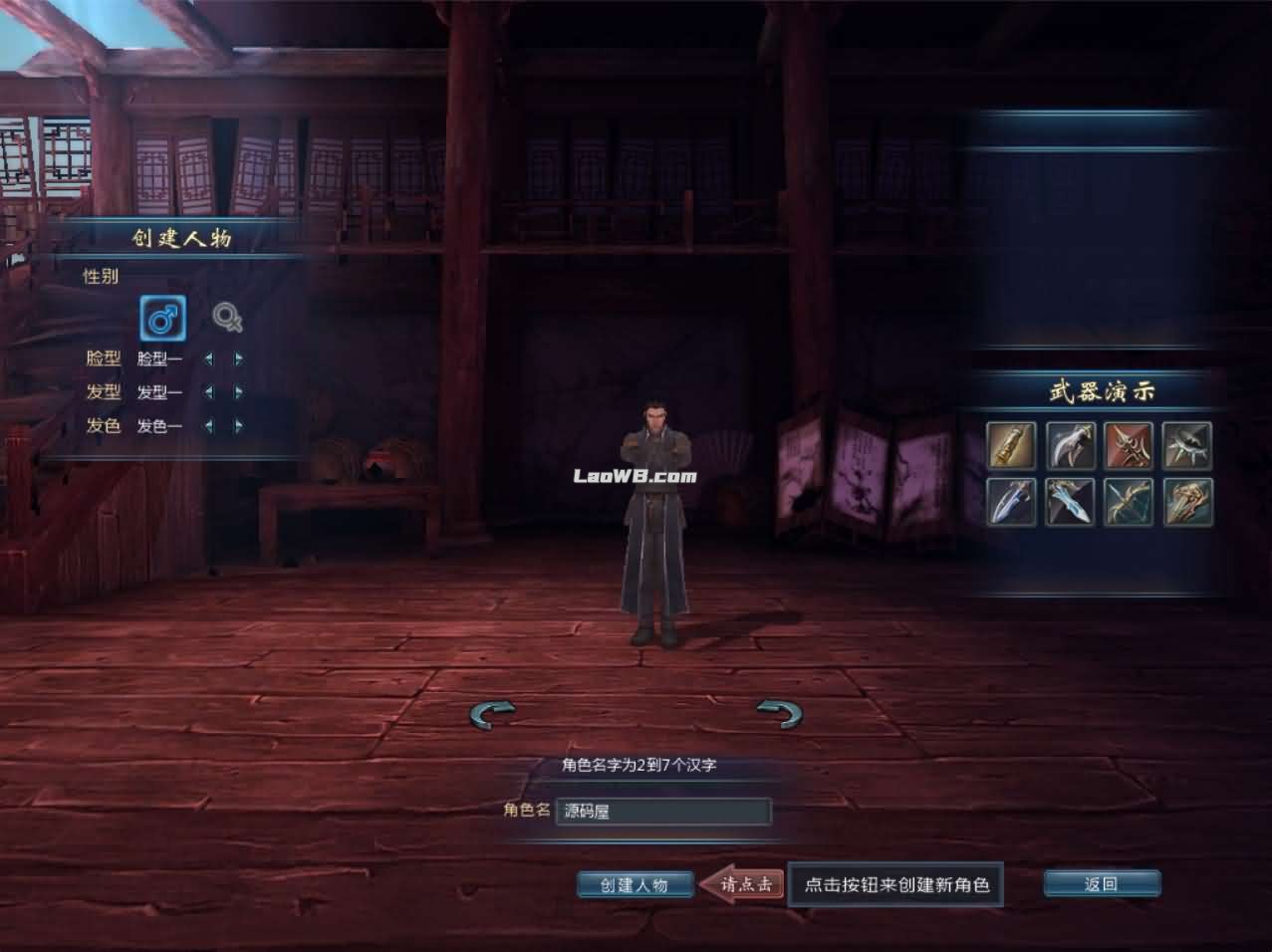Choose the female gender icon
Viewport: 1272px width, 952px height.
(x=227, y=318)
